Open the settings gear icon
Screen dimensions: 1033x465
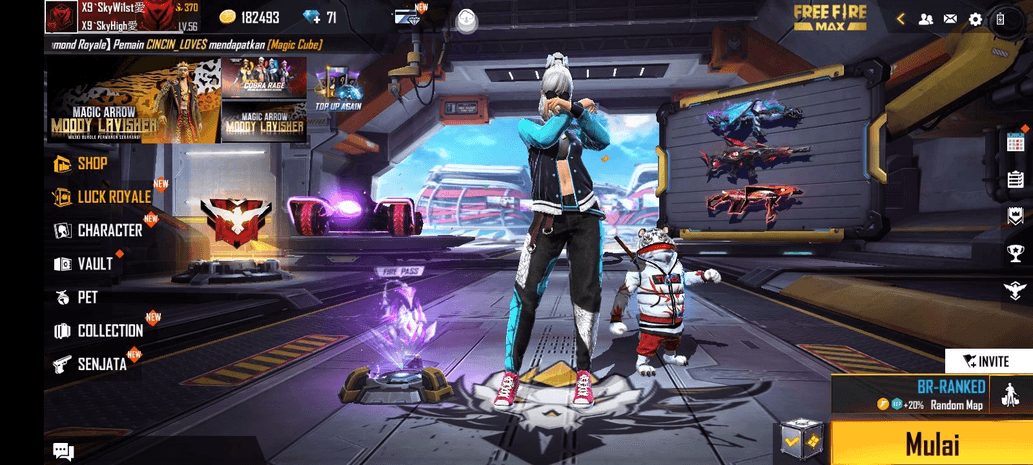(x=976, y=19)
